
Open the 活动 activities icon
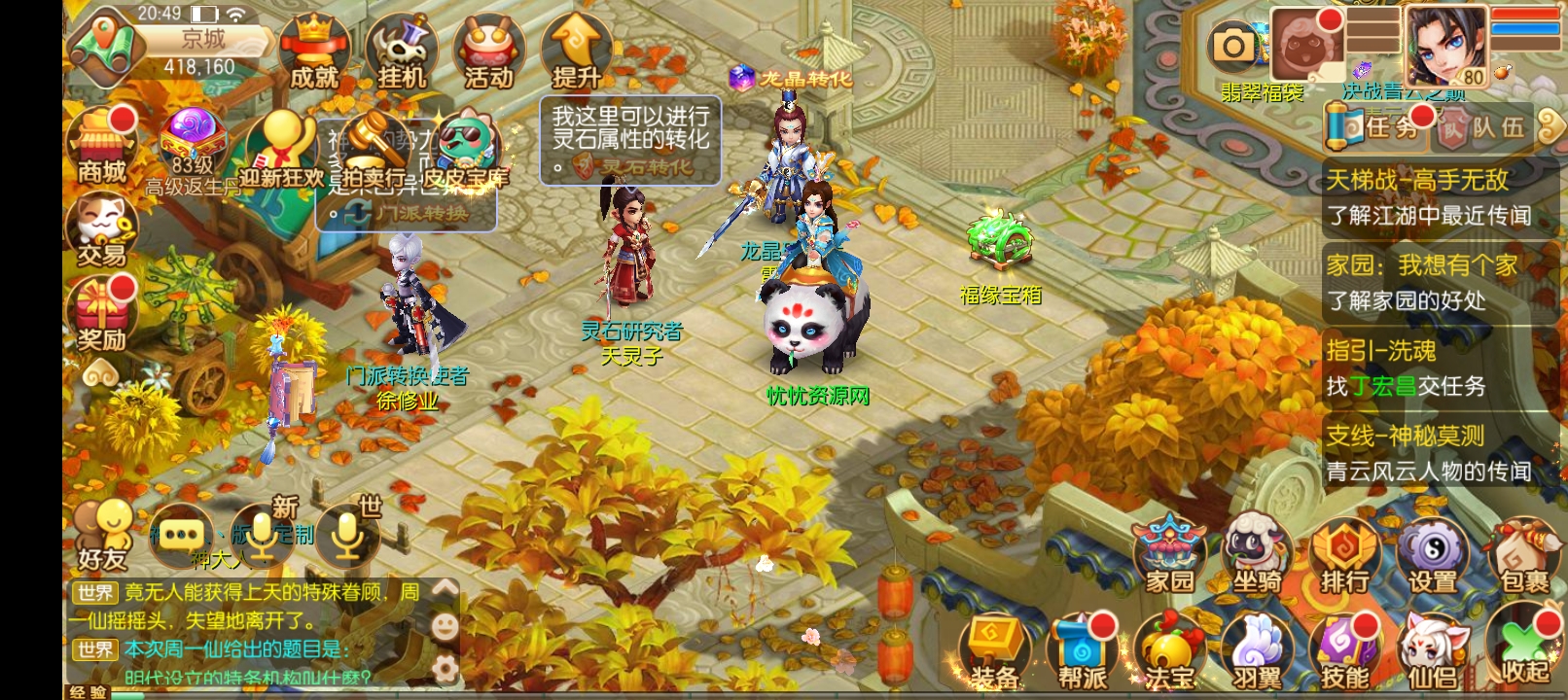click(x=488, y=47)
